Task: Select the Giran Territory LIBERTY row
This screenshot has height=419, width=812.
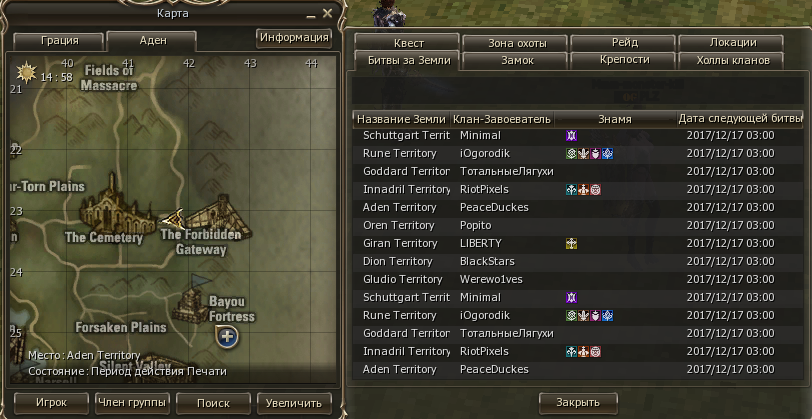Action: 563,243
